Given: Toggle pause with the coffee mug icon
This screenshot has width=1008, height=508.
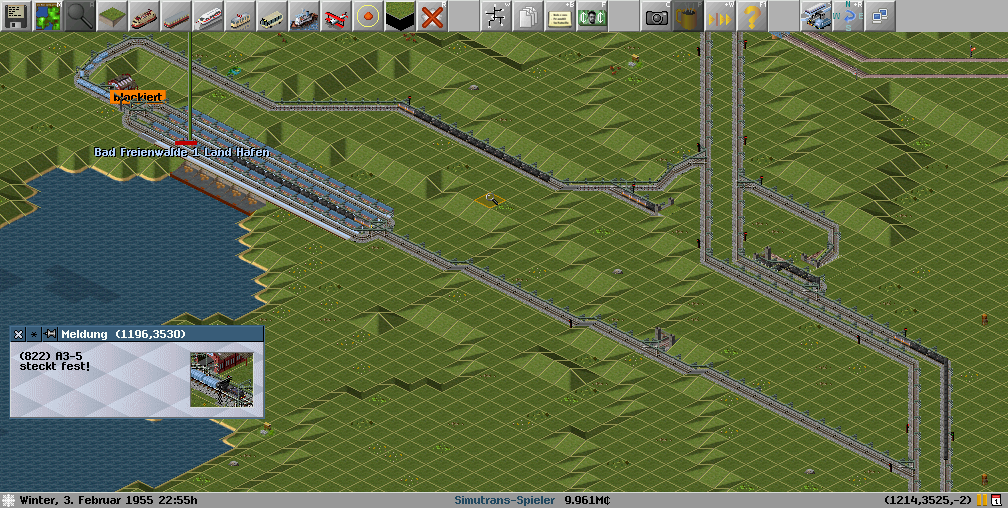Looking at the screenshot, I should (688, 16).
